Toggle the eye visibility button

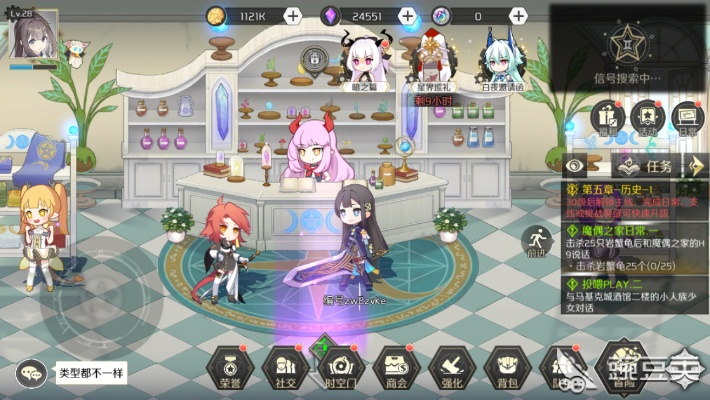[577, 165]
